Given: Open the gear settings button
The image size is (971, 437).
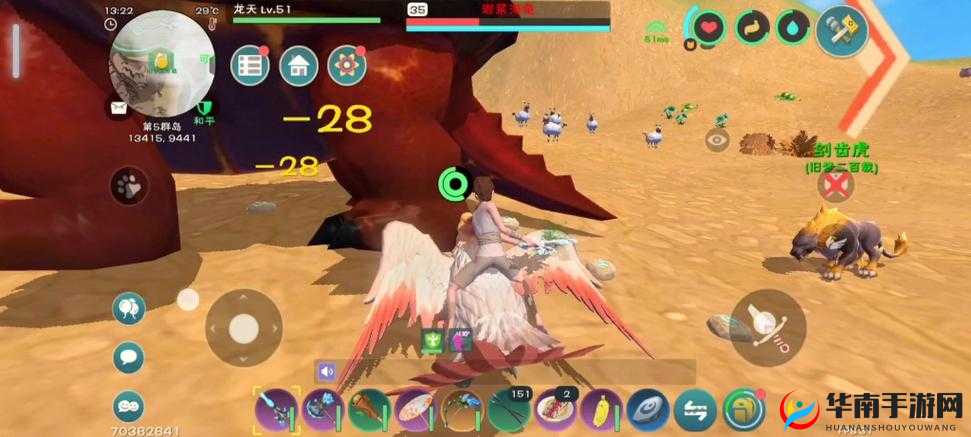Looking at the screenshot, I should point(347,66).
